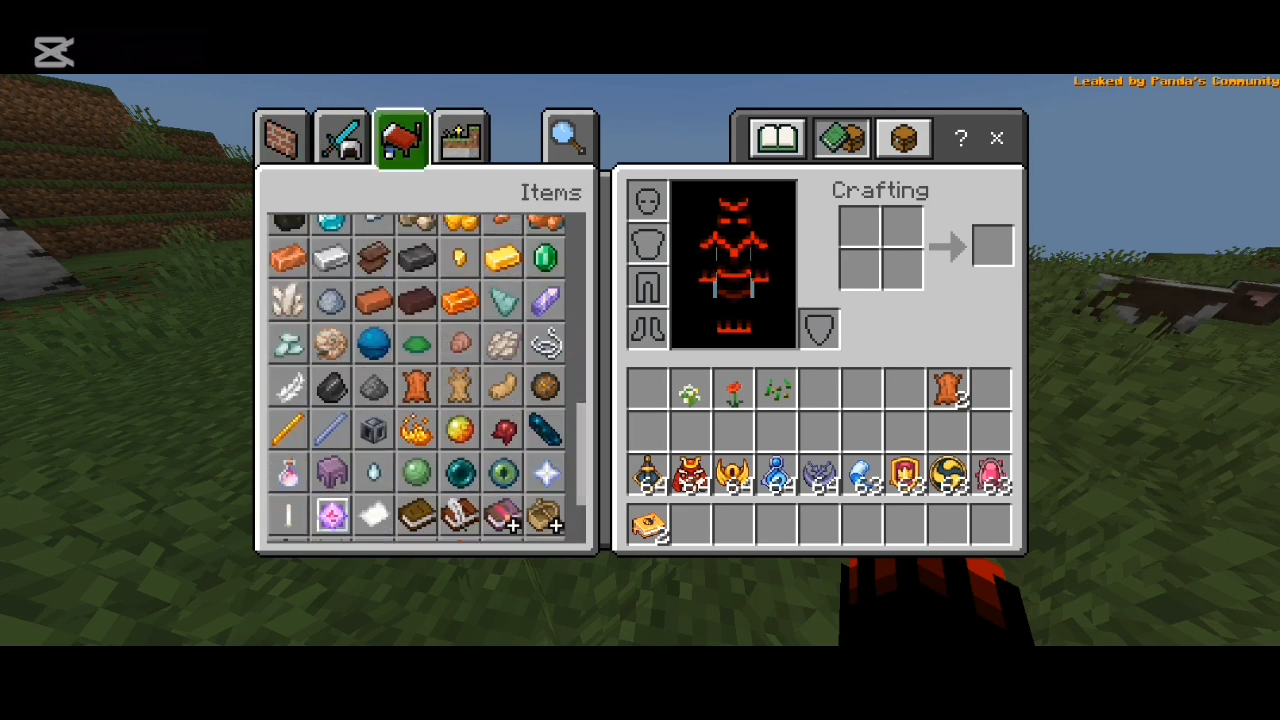
Task: Open the search magnifying glass panel
Action: coord(568,134)
